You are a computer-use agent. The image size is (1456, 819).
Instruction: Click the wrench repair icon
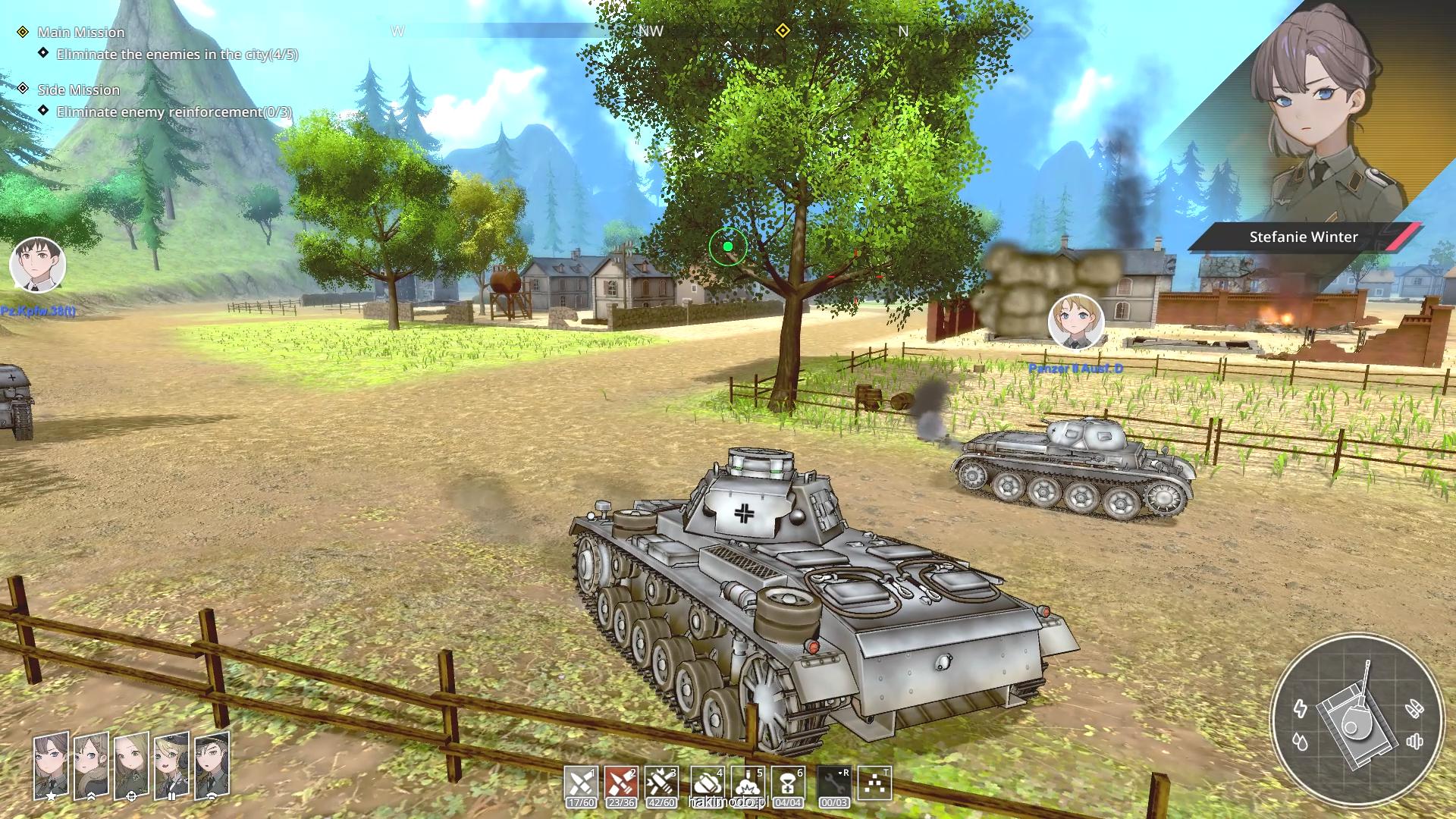[834, 783]
